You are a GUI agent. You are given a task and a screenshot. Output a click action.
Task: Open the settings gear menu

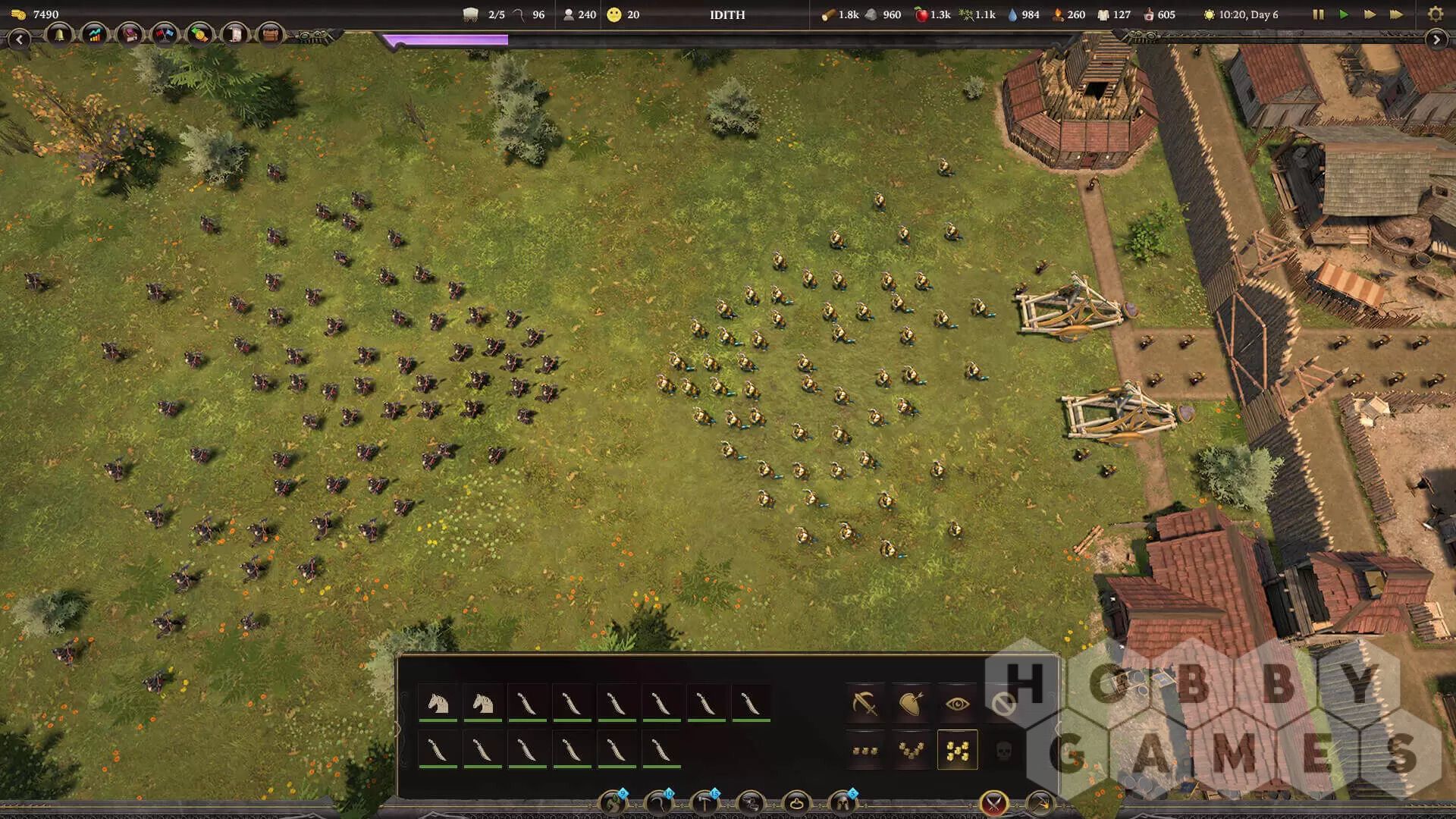1435,14
